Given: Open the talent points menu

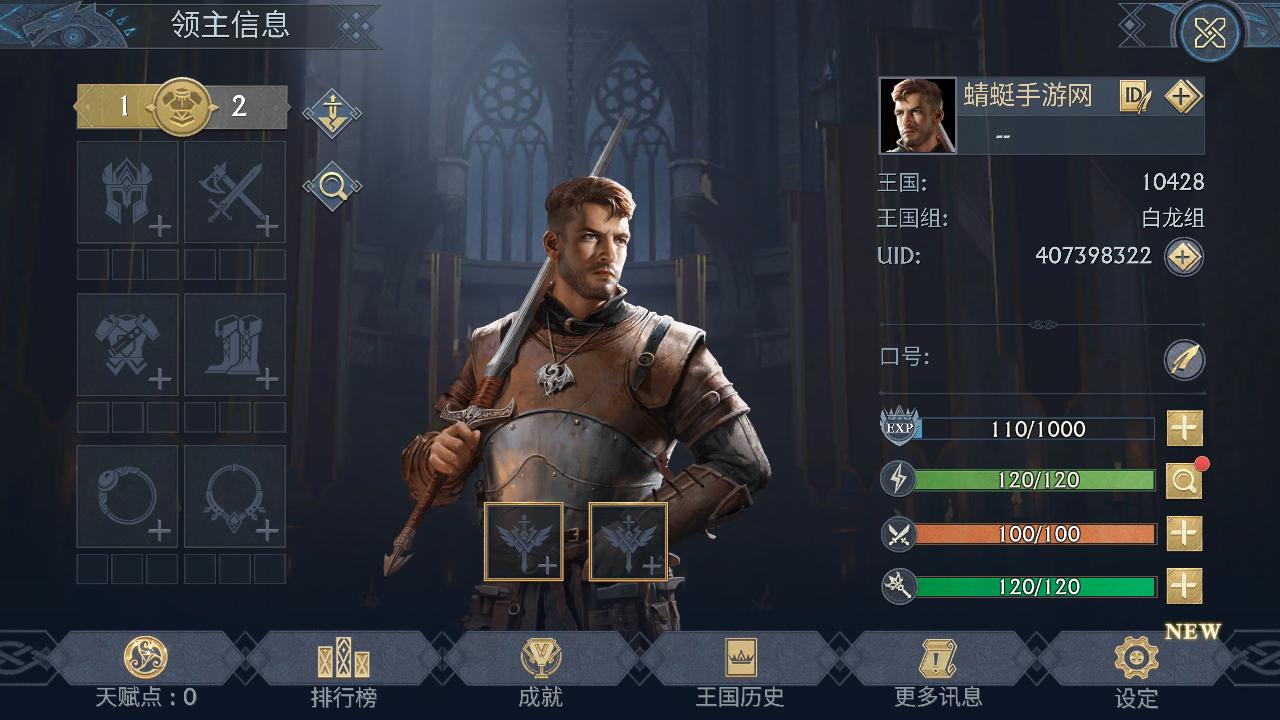Looking at the screenshot, I should coord(145,670).
